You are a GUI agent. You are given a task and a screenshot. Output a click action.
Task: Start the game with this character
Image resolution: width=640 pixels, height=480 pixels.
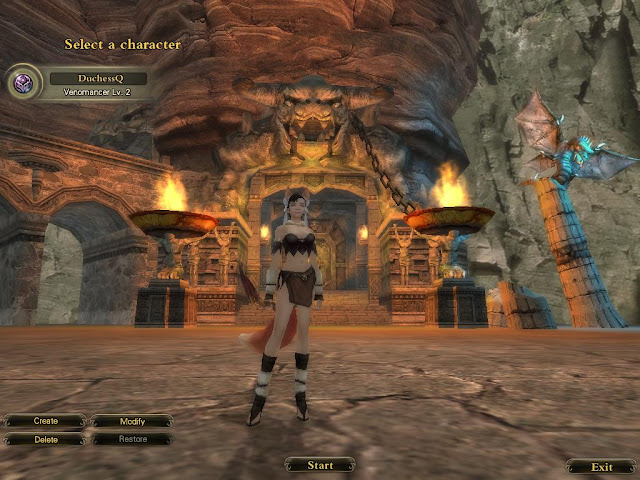(x=320, y=465)
